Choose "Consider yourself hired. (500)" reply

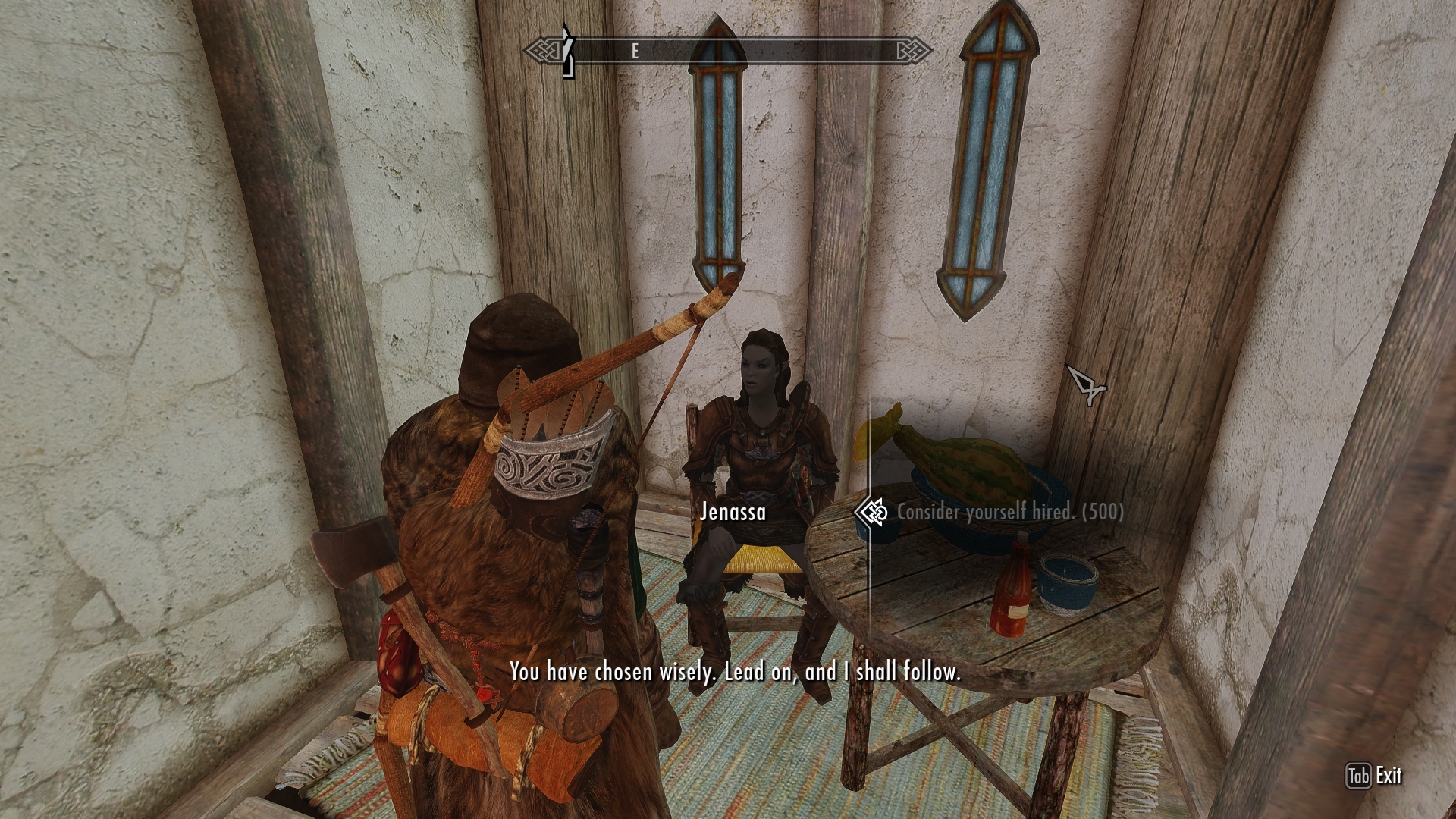[x=1010, y=512]
